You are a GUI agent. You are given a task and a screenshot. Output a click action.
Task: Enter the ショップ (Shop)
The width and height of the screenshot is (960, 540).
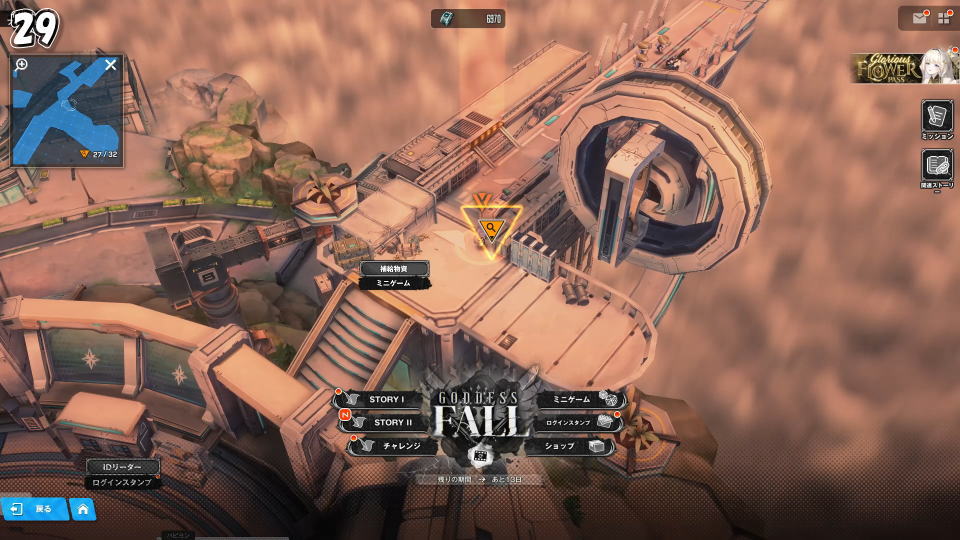pyautogui.click(x=575, y=446)
